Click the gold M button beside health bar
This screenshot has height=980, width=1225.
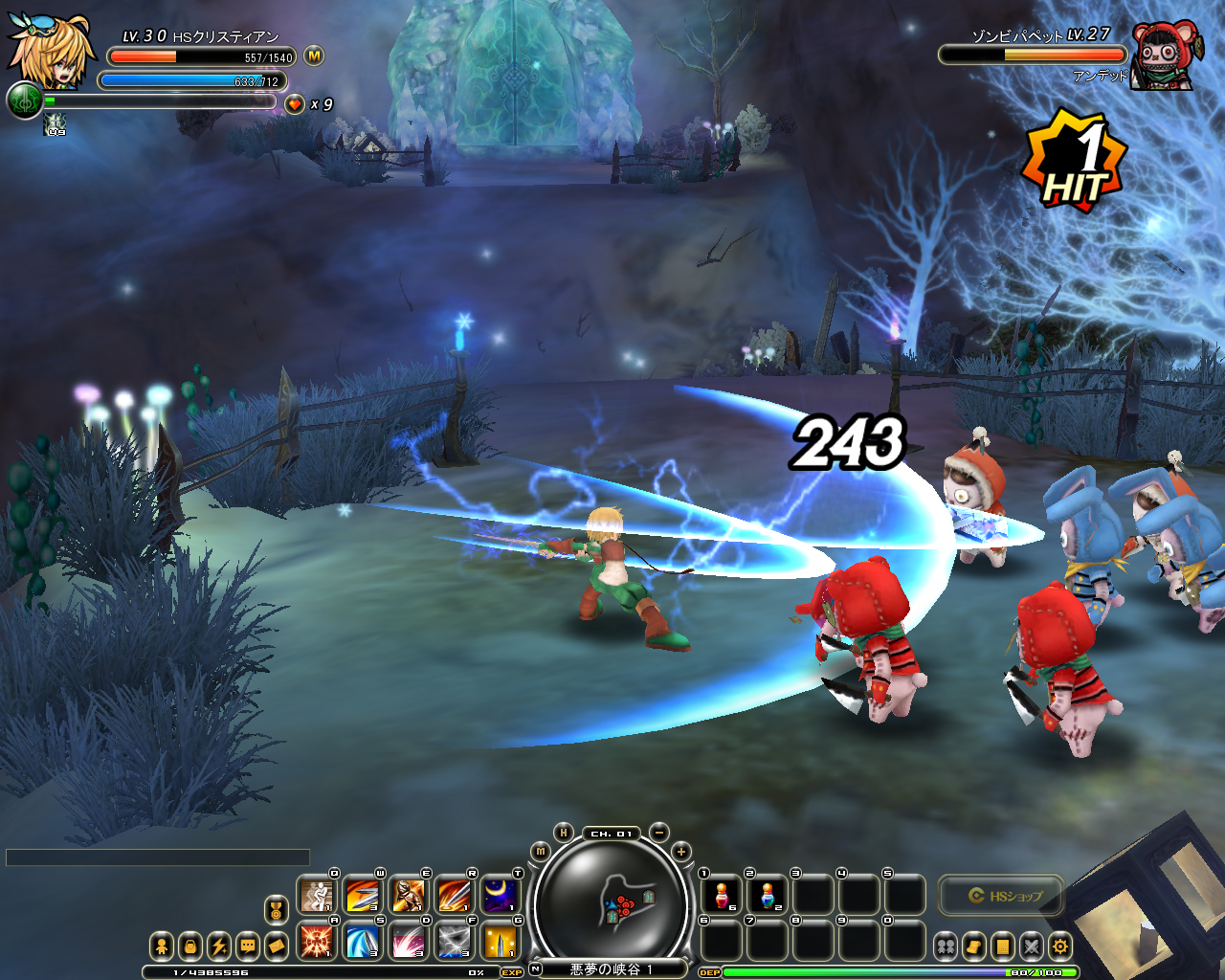point(314,56)
